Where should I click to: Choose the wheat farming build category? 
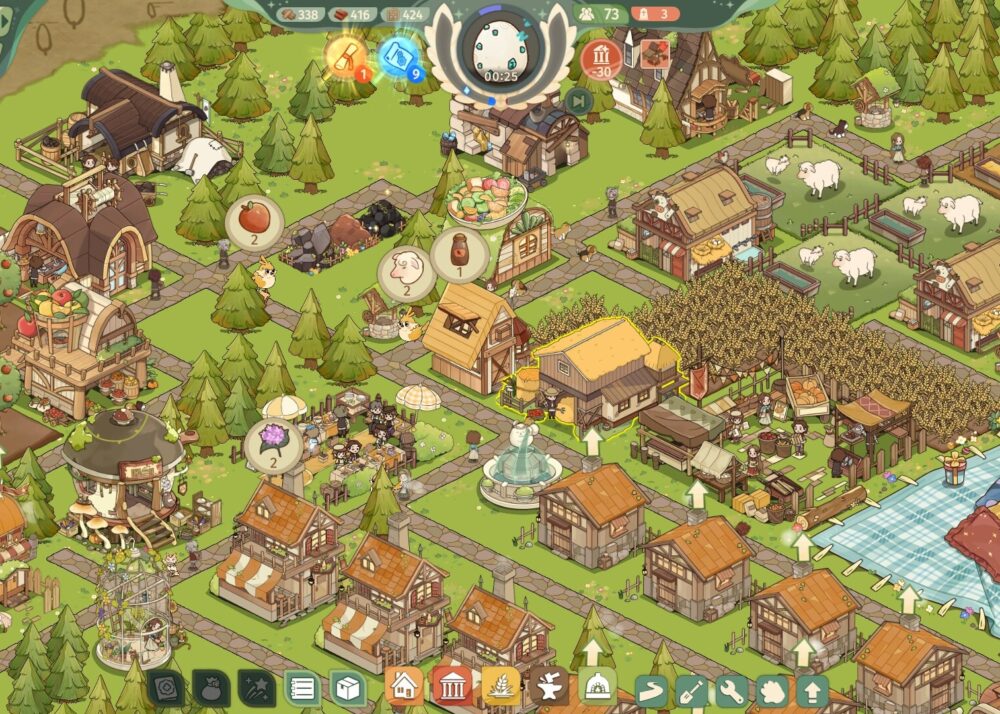tap(501, 687)
